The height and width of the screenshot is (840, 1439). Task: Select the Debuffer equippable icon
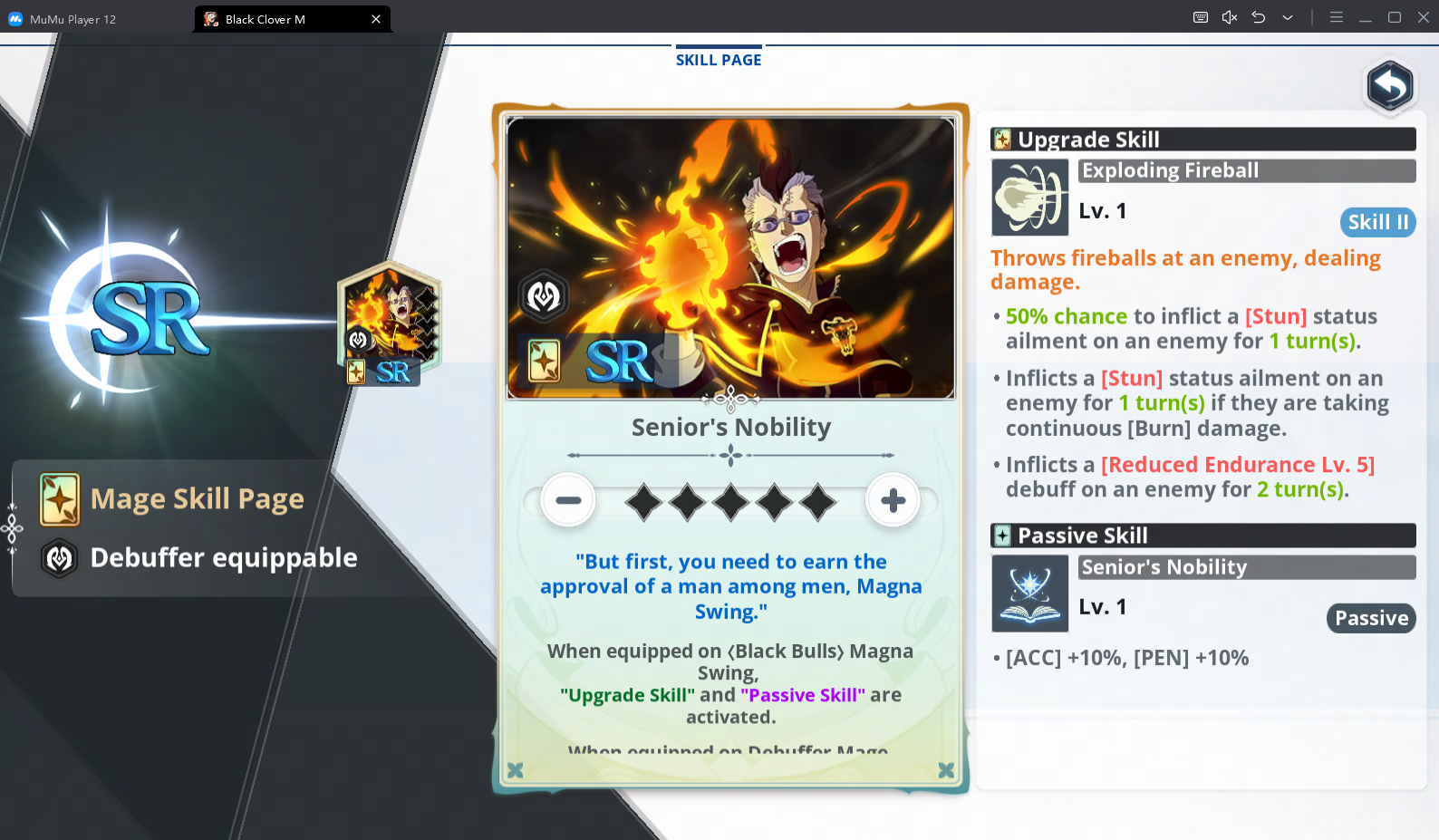(x=59, y=557)
